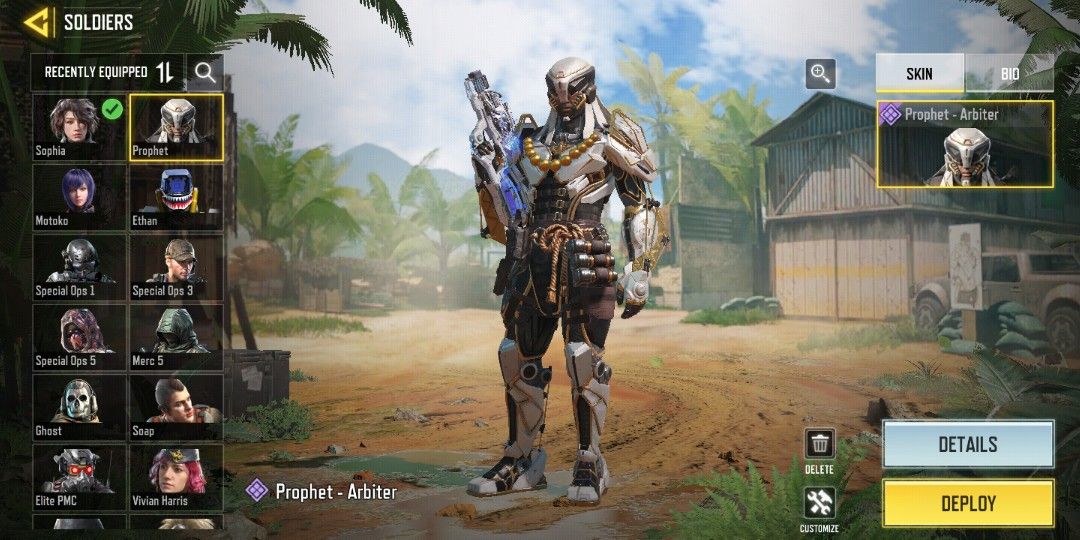
Task: Open the Customize tools option
Action: tap(820, 505)
